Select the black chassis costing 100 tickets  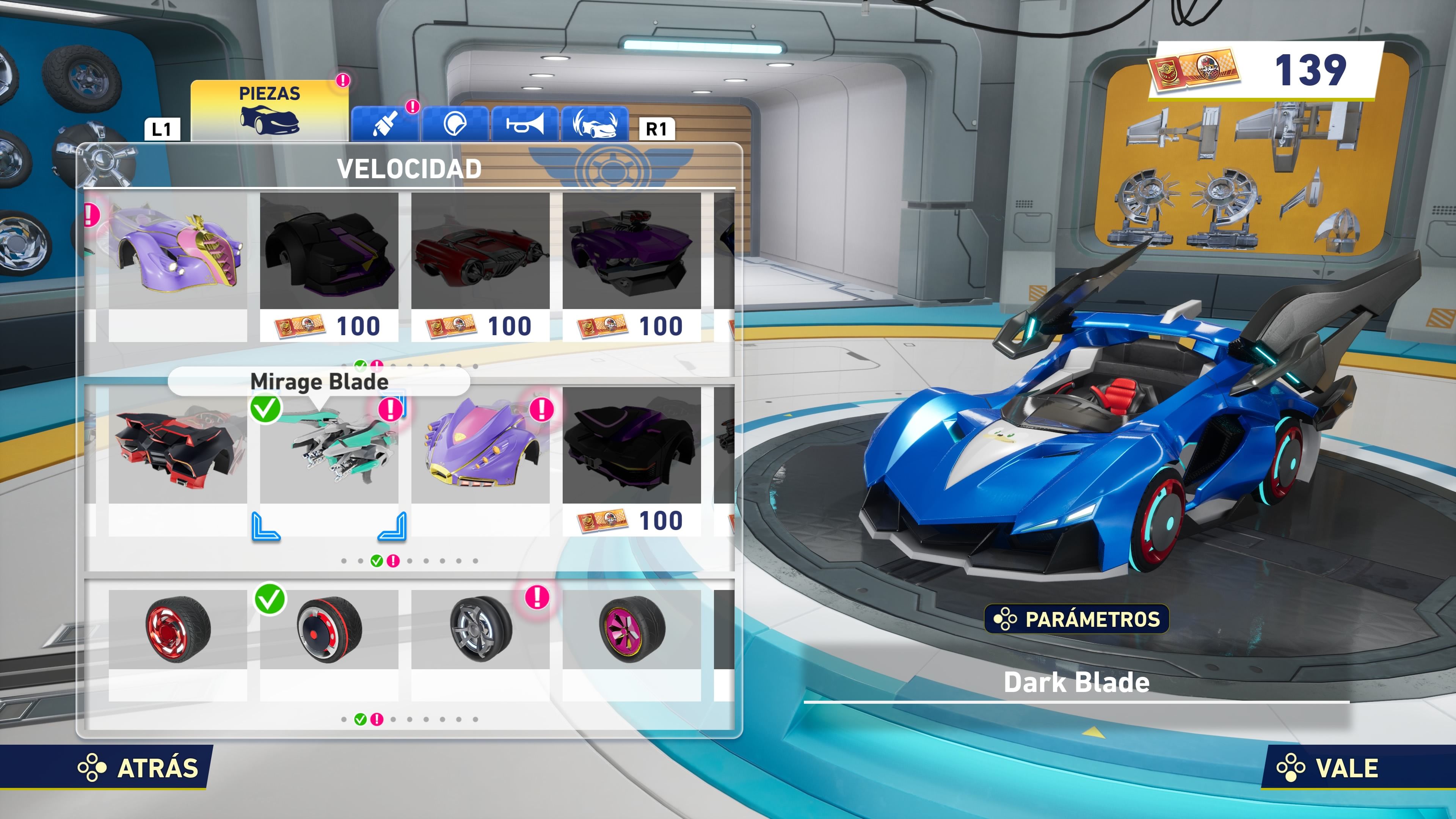[x=328, y=260]
